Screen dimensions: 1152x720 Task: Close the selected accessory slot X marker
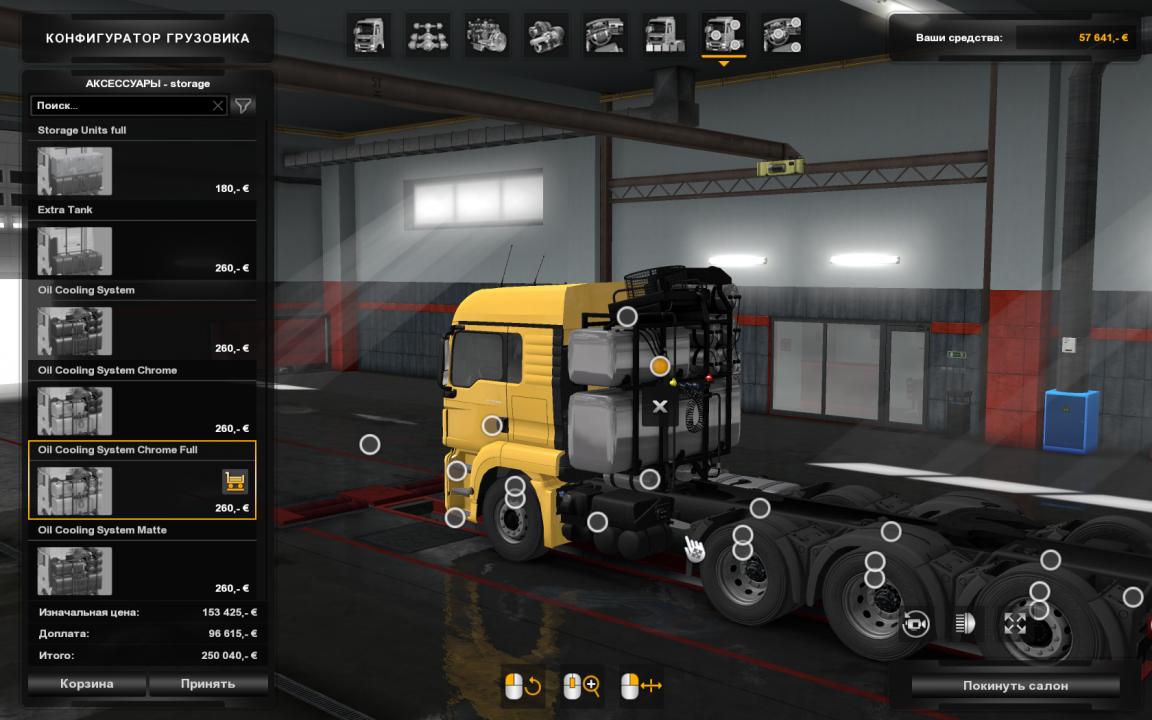tap(659, 406)
